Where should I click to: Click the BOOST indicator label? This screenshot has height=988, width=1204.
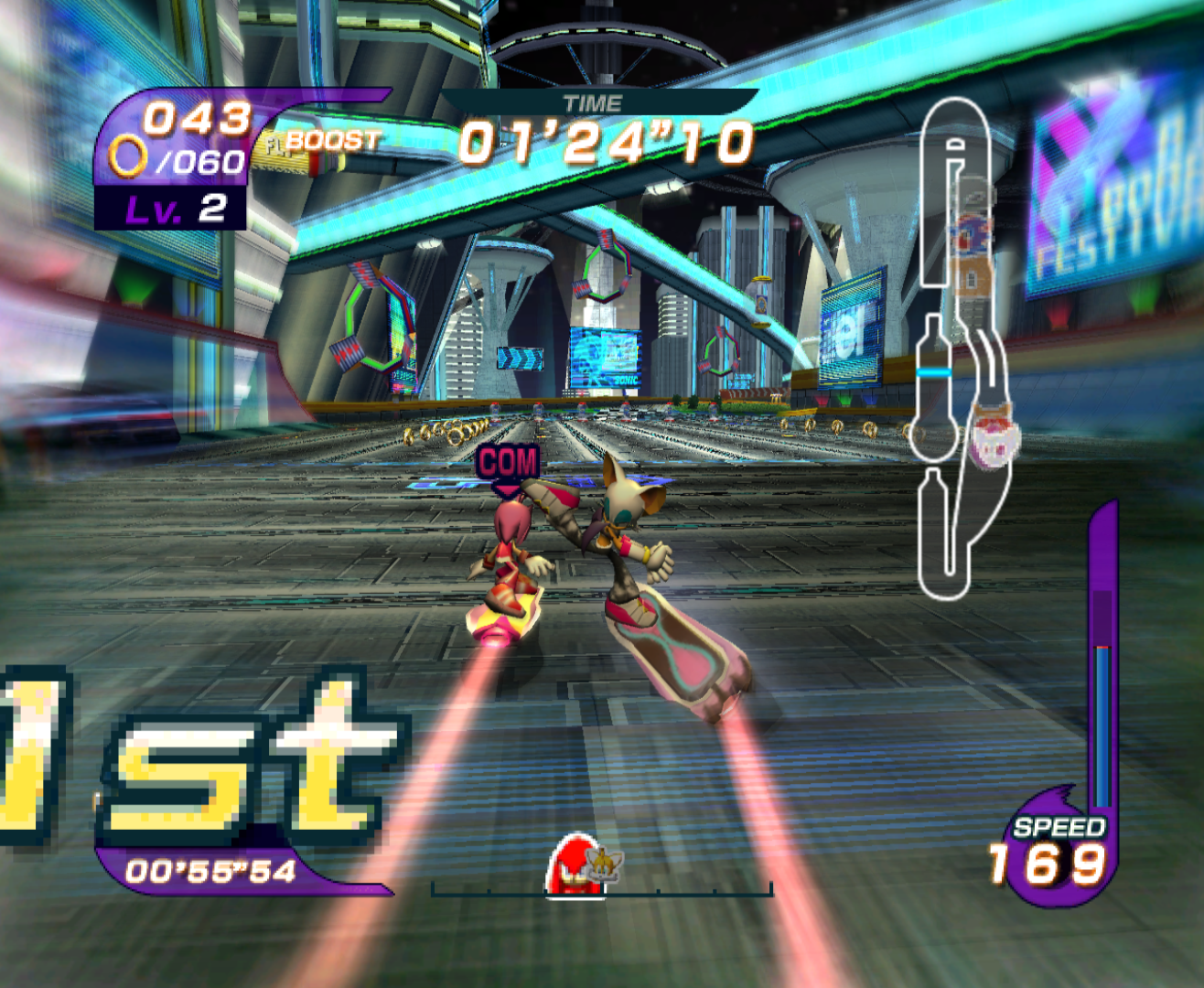coord(331,141)
